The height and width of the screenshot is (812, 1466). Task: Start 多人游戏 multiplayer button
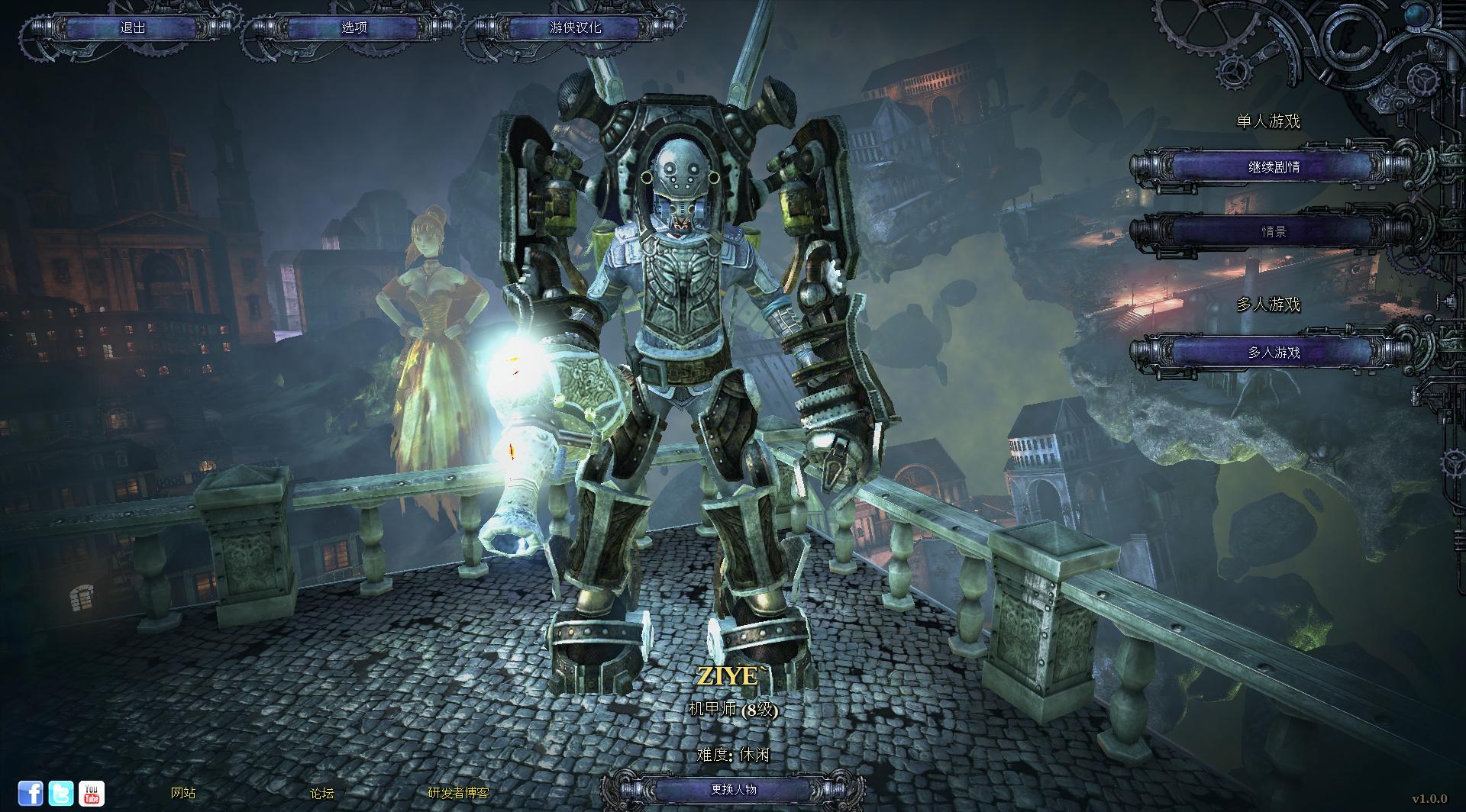1274,352
